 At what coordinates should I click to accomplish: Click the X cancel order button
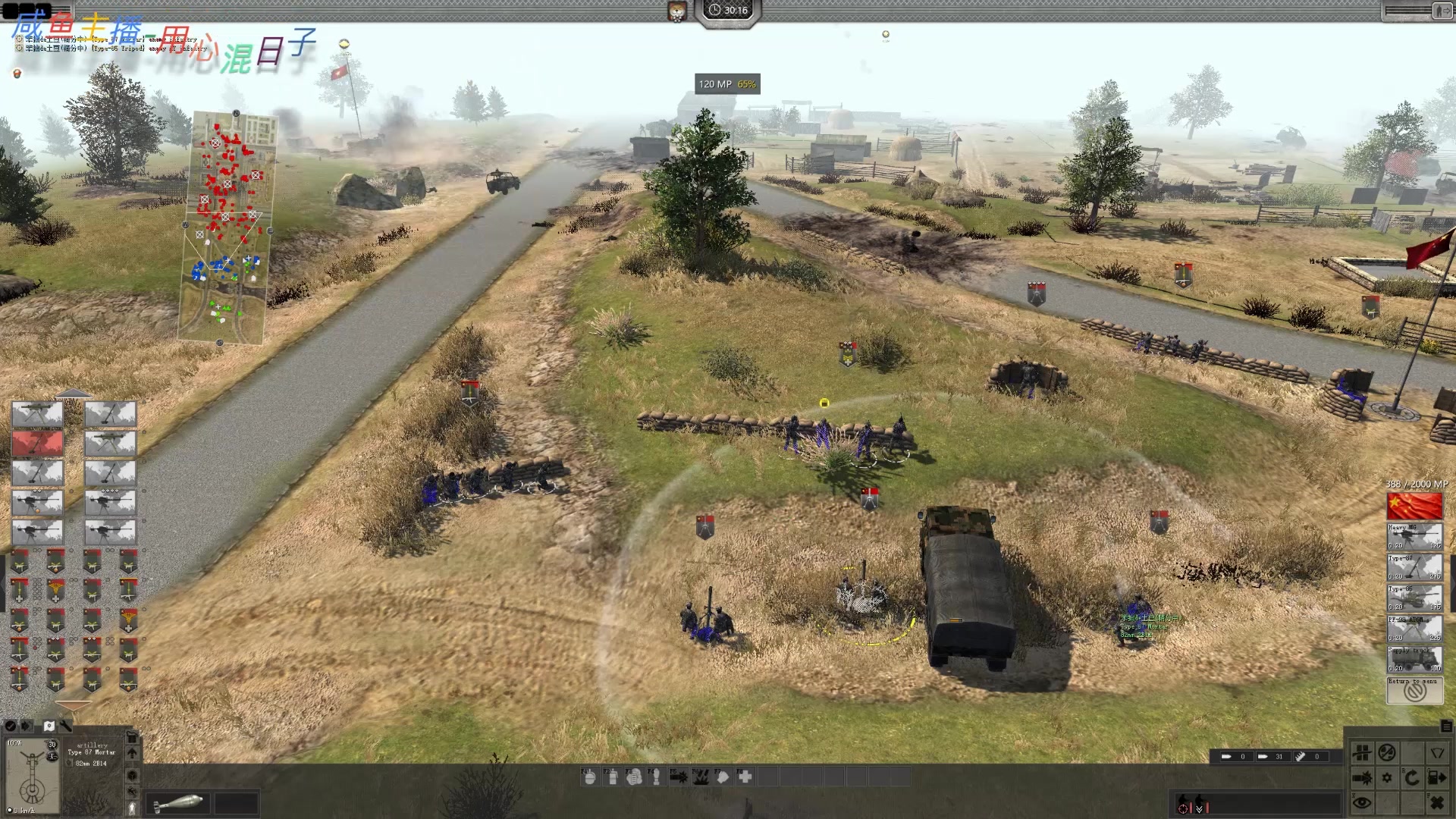point(1436,802)
